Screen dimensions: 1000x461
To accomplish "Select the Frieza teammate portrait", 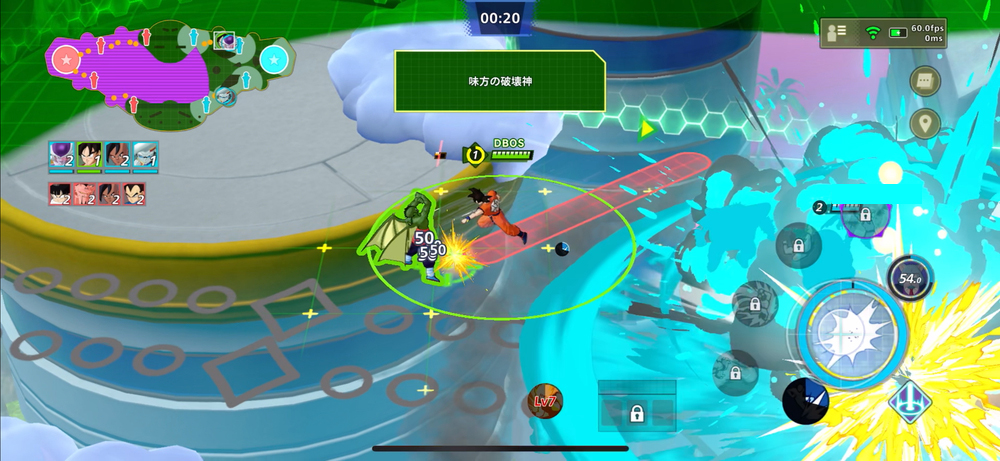I will coord(61,157).
